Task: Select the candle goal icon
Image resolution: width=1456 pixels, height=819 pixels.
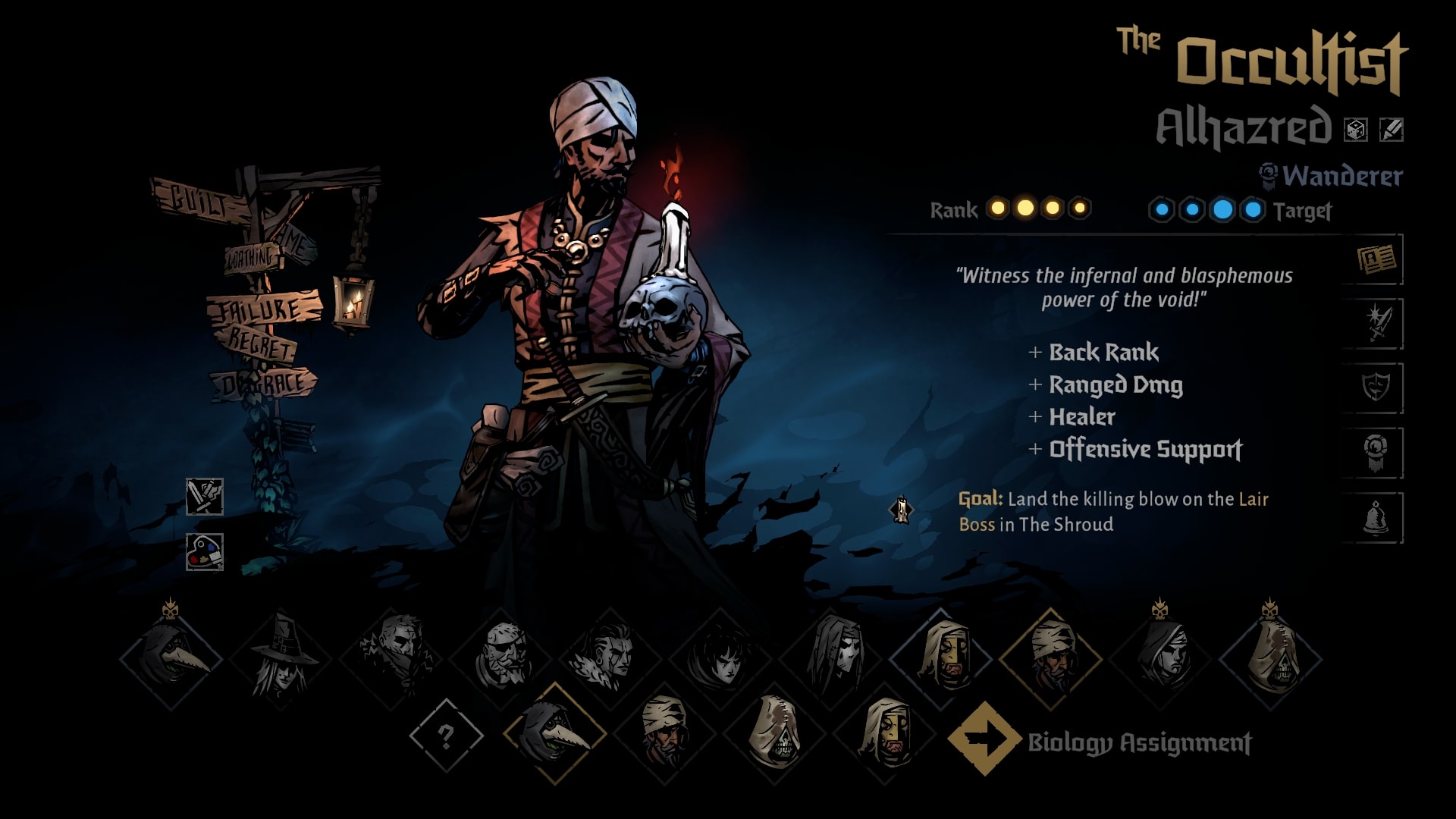Action: coord(901,510)
